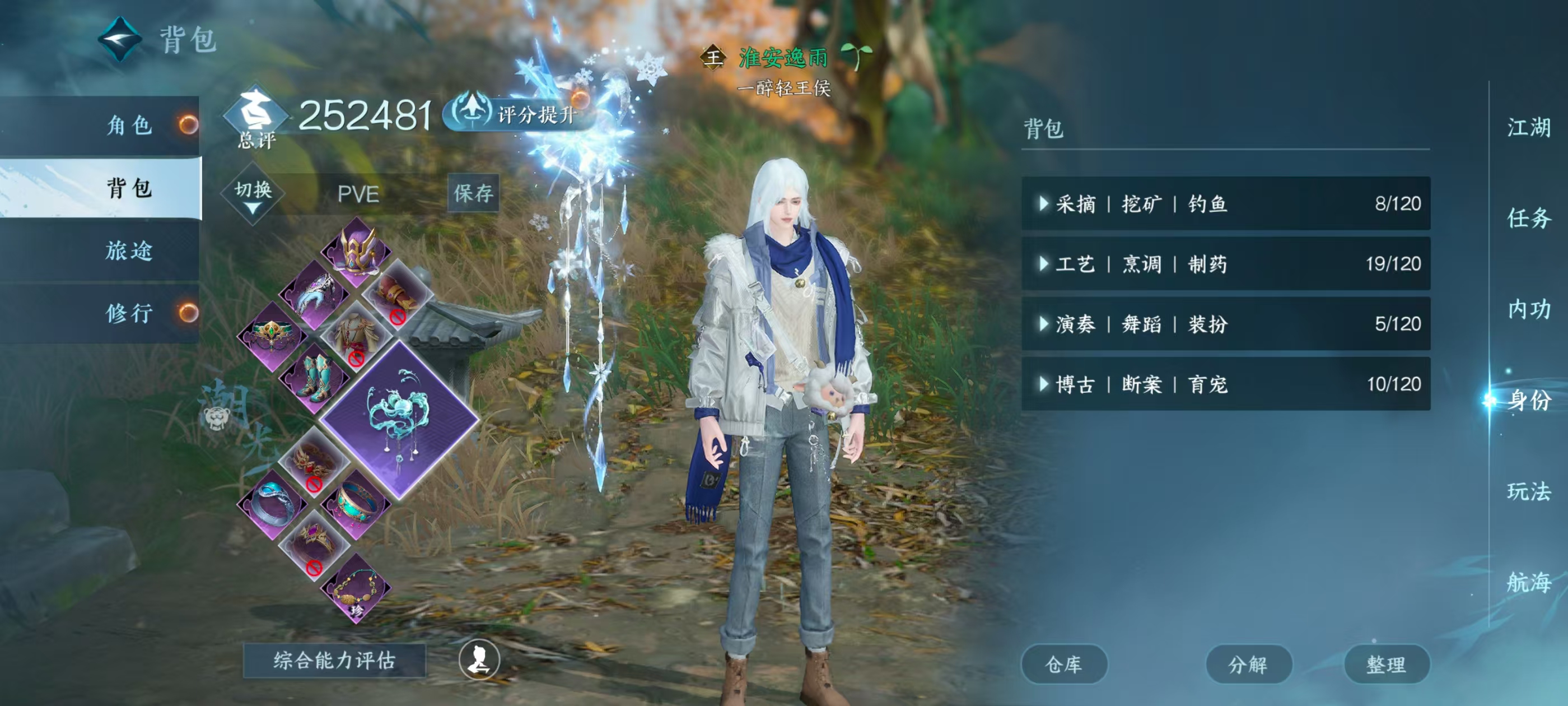This screenshot has height=706, width=1568.
Task: Expand the 工艺 | 烹调 | 制药 category
Action: click(1225, 264)
